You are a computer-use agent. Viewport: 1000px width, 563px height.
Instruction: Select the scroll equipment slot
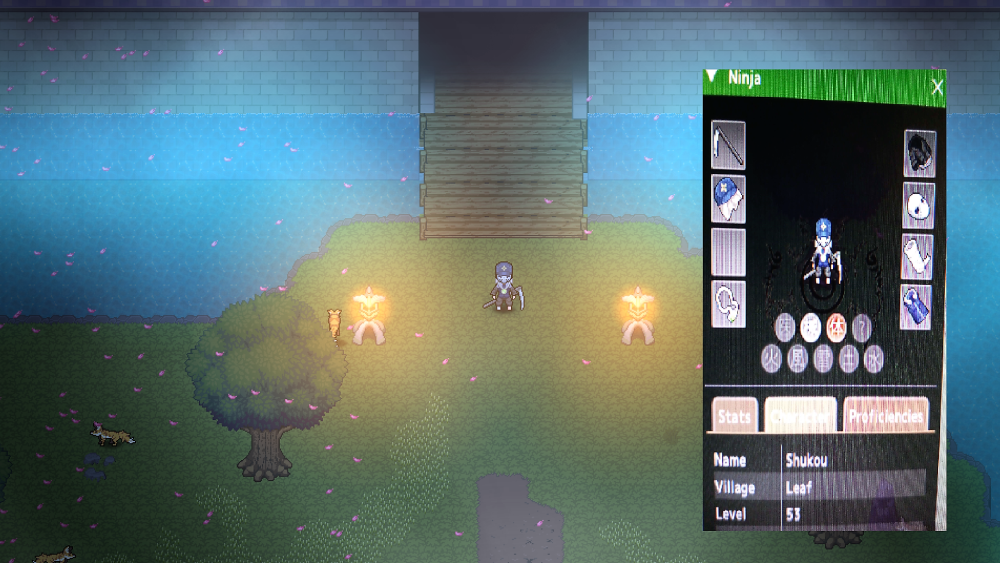[x=917, y=257]
